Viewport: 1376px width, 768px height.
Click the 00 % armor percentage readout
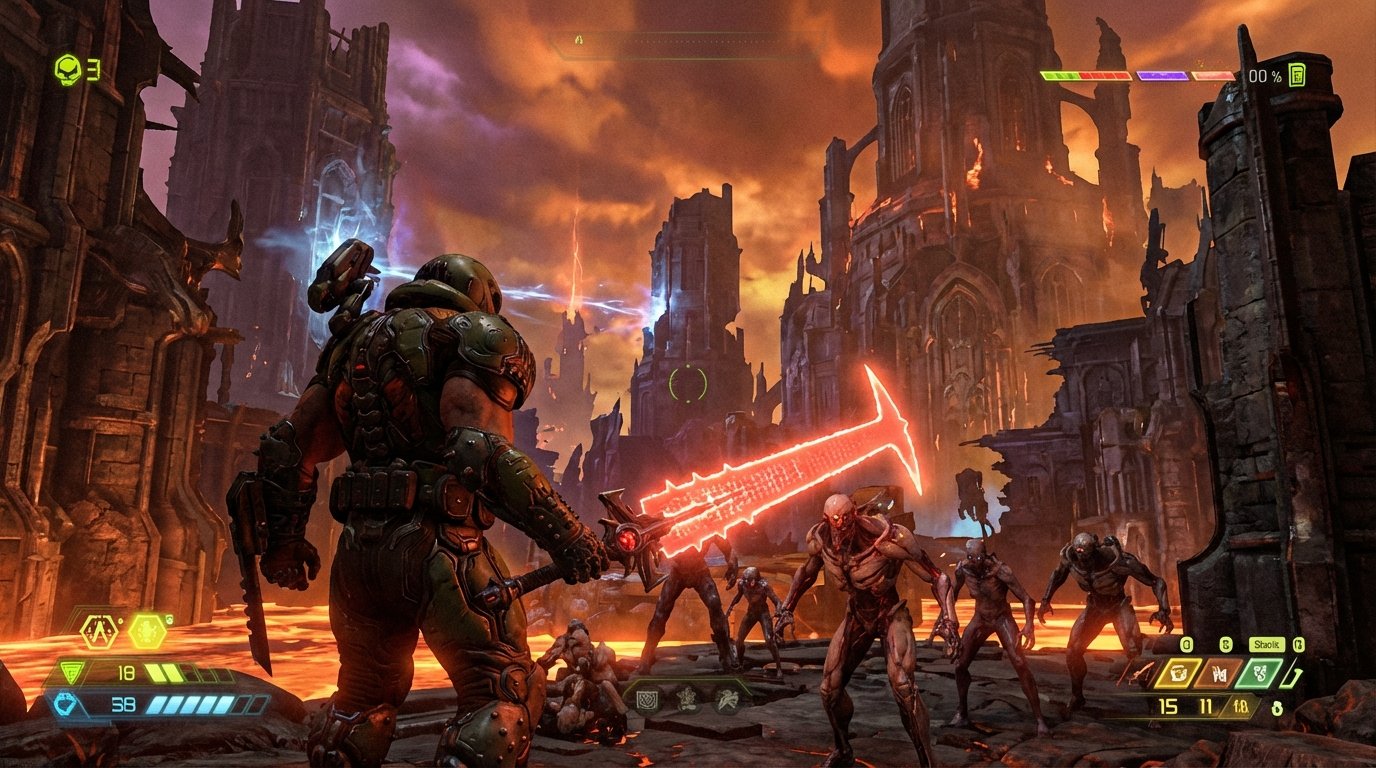(x=1264, y=76)
